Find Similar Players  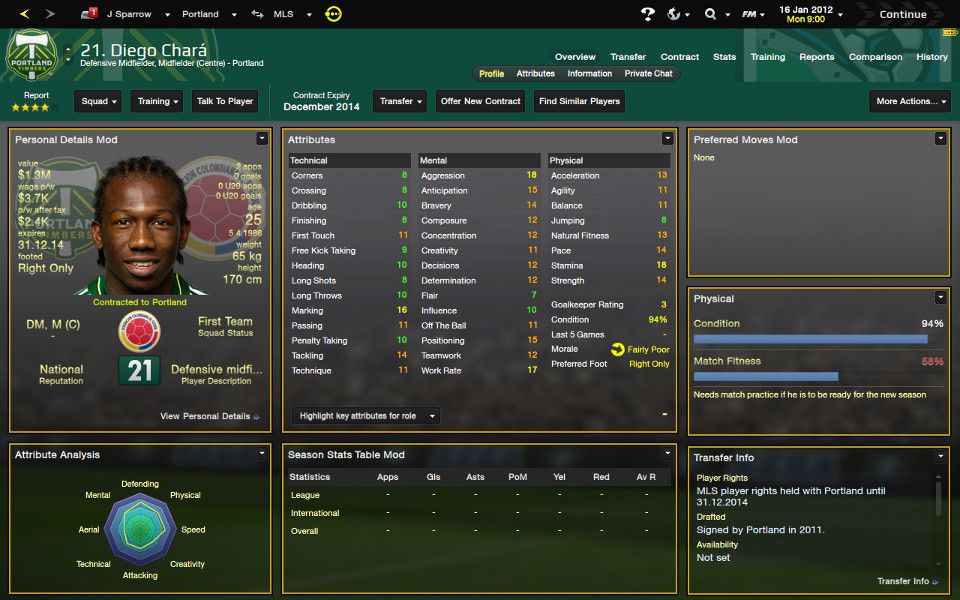click(x=580, y=101)
